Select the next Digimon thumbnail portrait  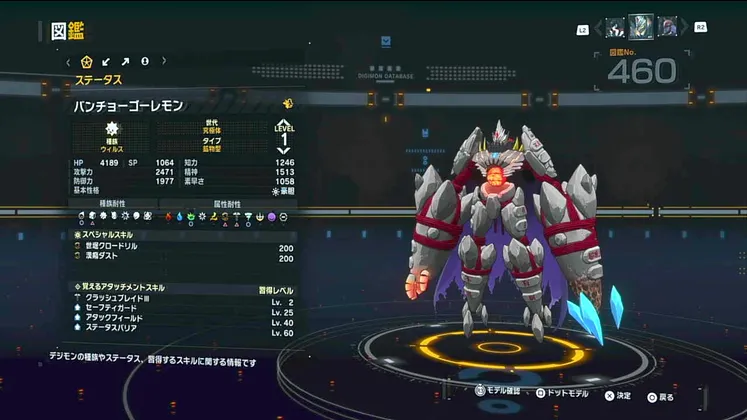666,28
